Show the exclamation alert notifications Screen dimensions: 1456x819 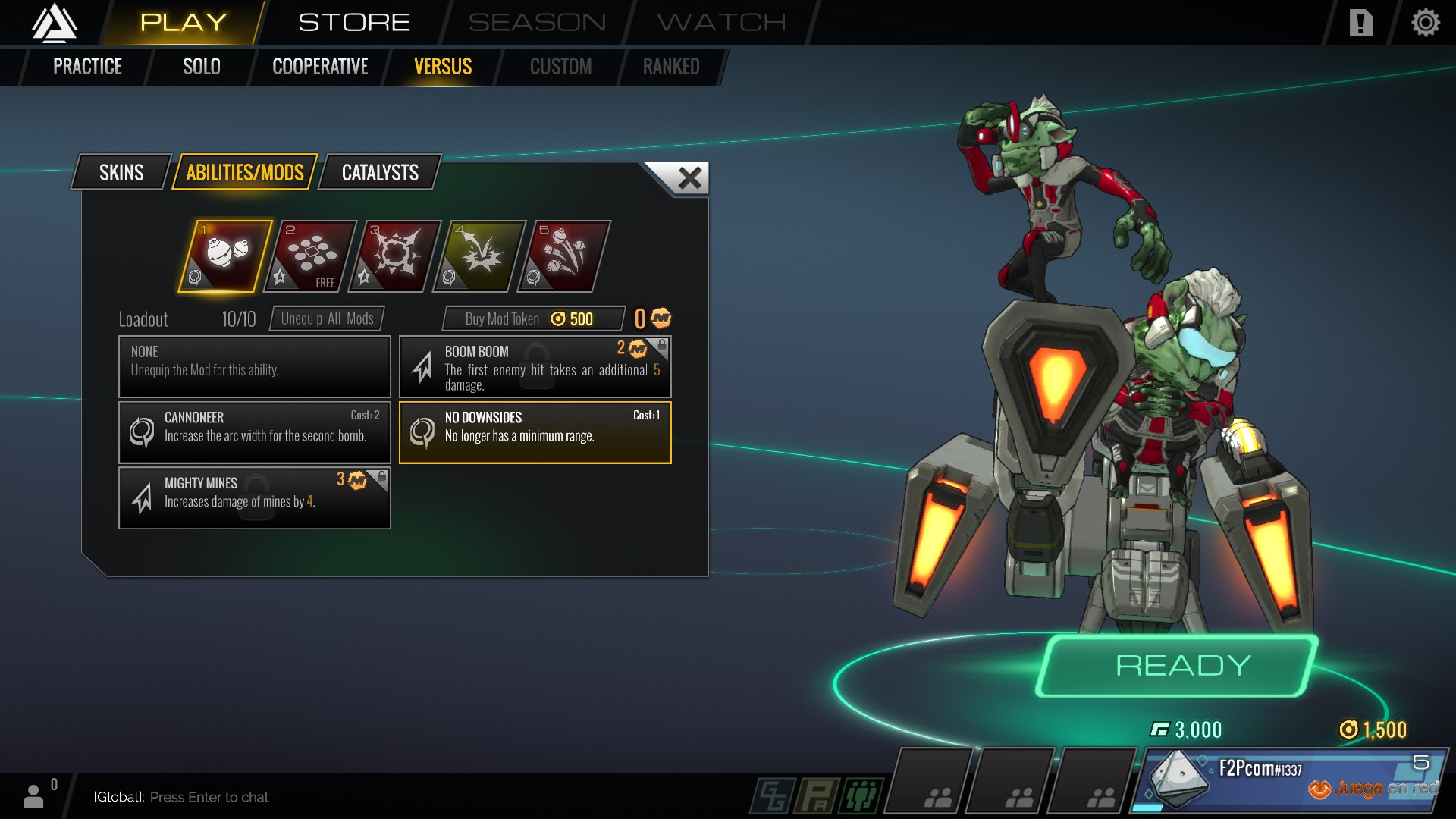1360,23
